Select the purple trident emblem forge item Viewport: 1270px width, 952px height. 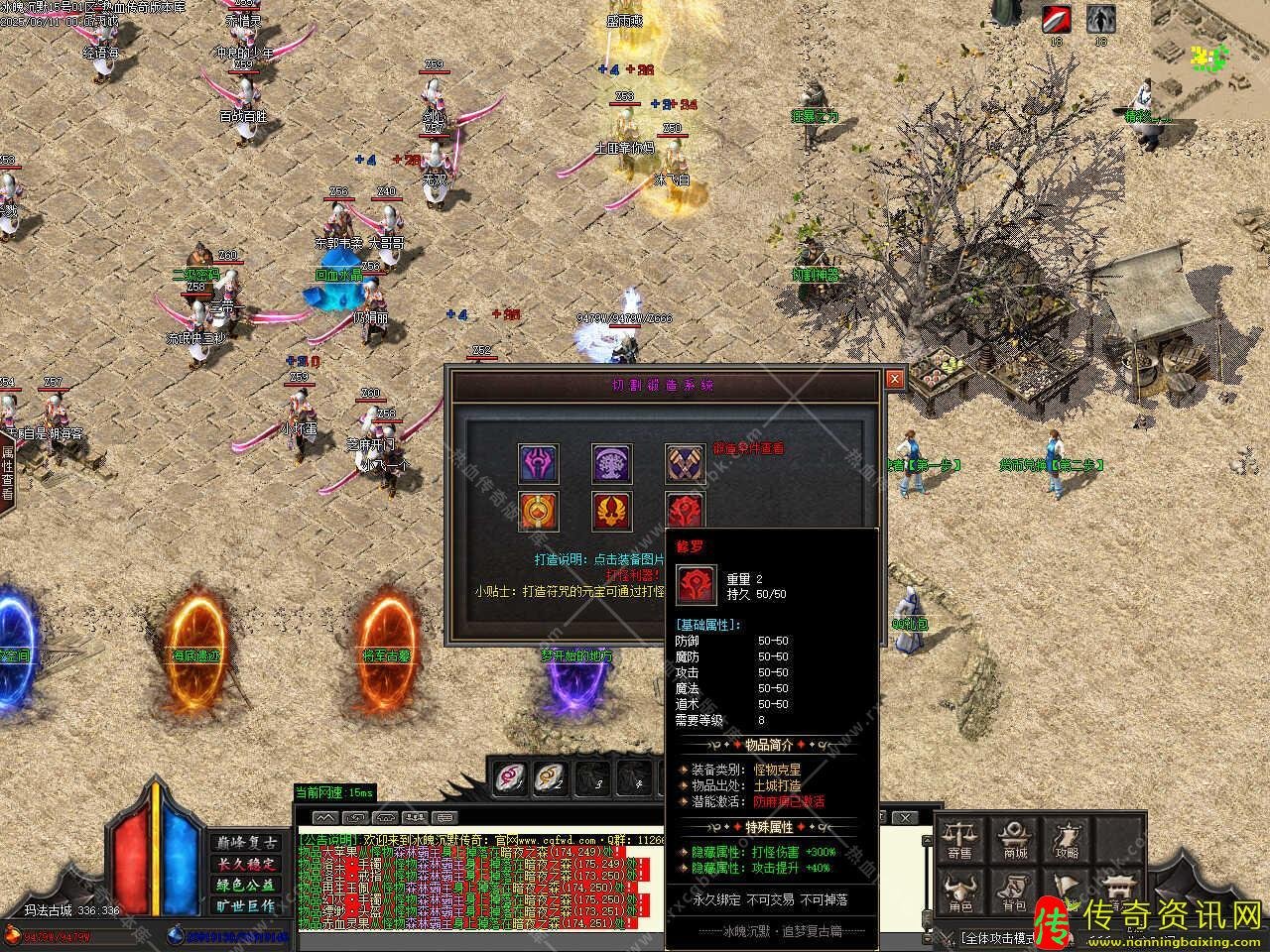(539, 463)
